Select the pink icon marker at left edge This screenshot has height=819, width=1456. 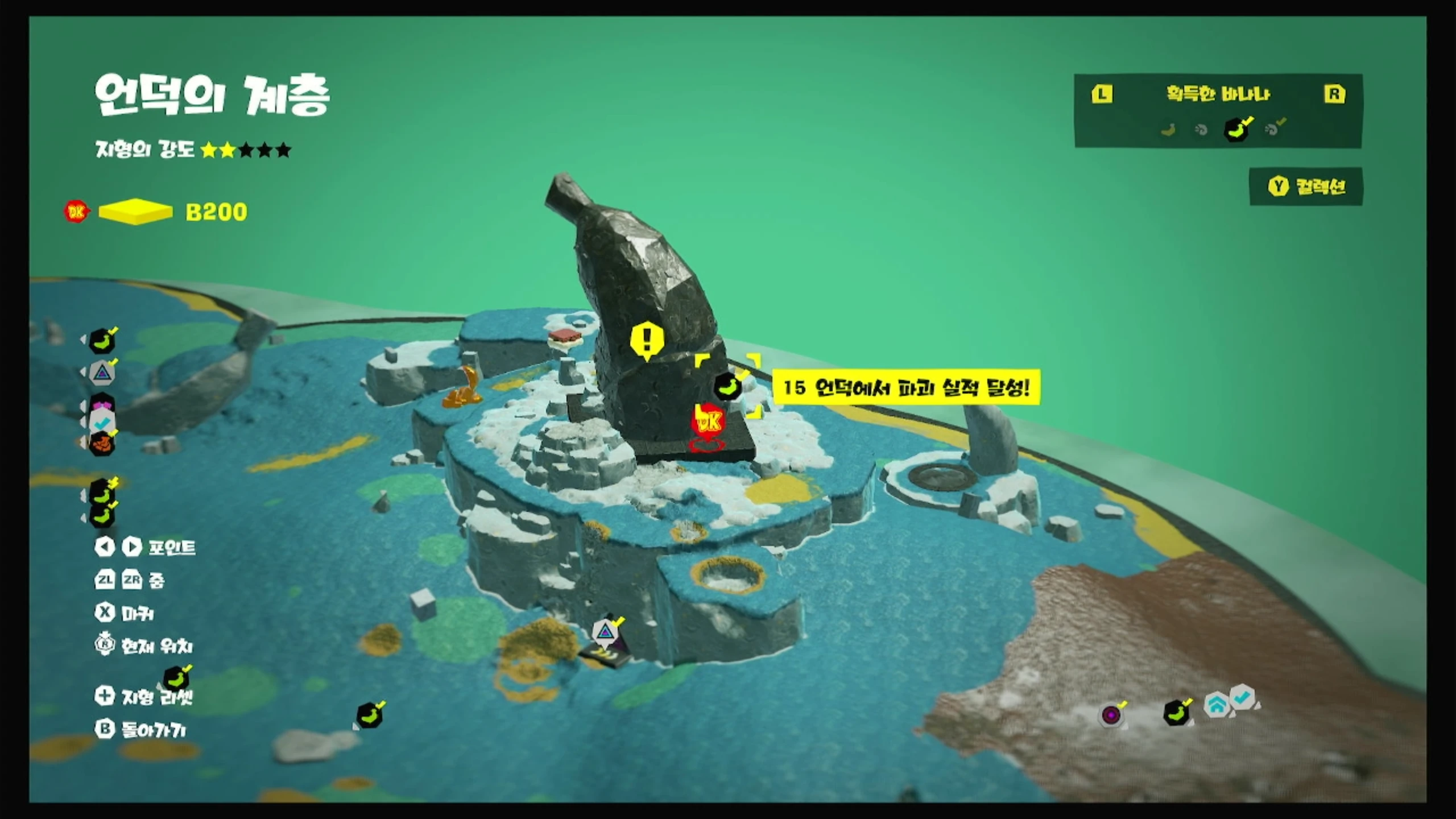pos(103,404)
